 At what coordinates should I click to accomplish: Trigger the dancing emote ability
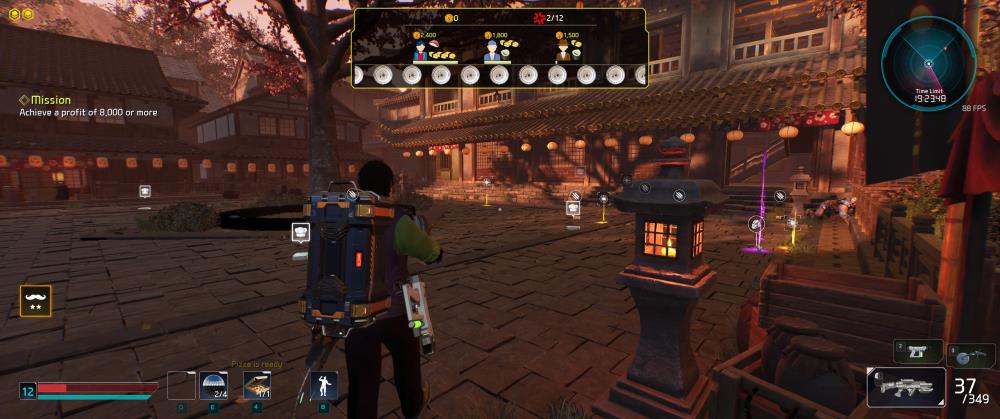click(323, 386)
